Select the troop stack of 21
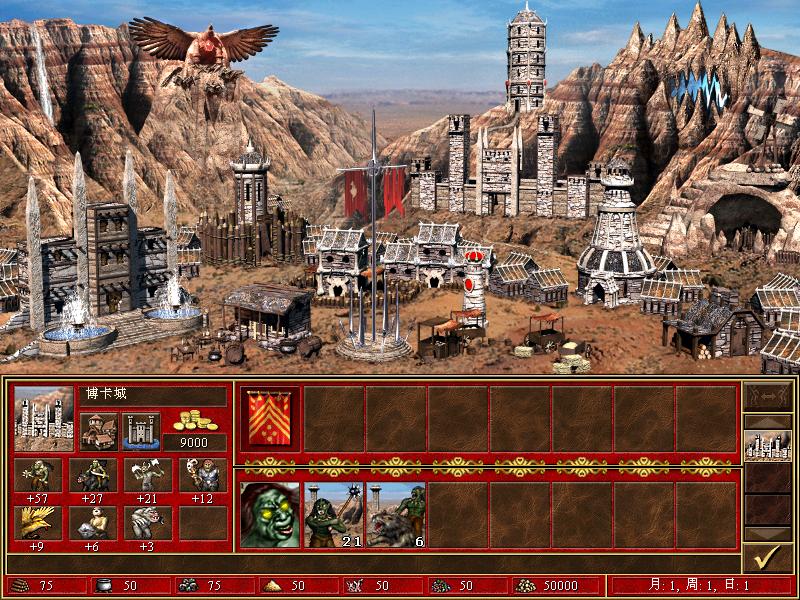The width and height of the screenshot is (800, 600). pos(333,515)
